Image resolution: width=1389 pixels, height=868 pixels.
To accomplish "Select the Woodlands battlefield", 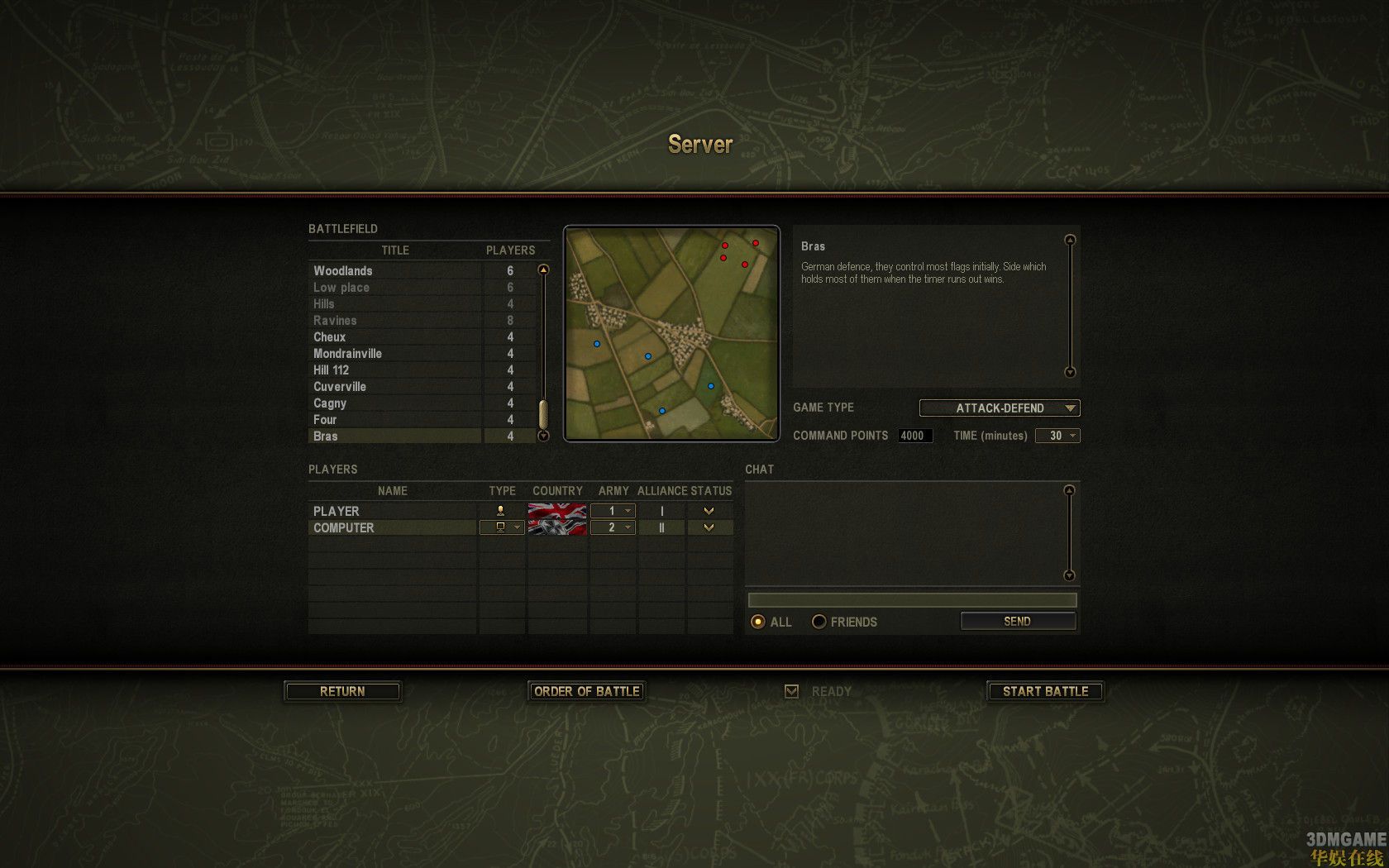I will coord(343,270).
